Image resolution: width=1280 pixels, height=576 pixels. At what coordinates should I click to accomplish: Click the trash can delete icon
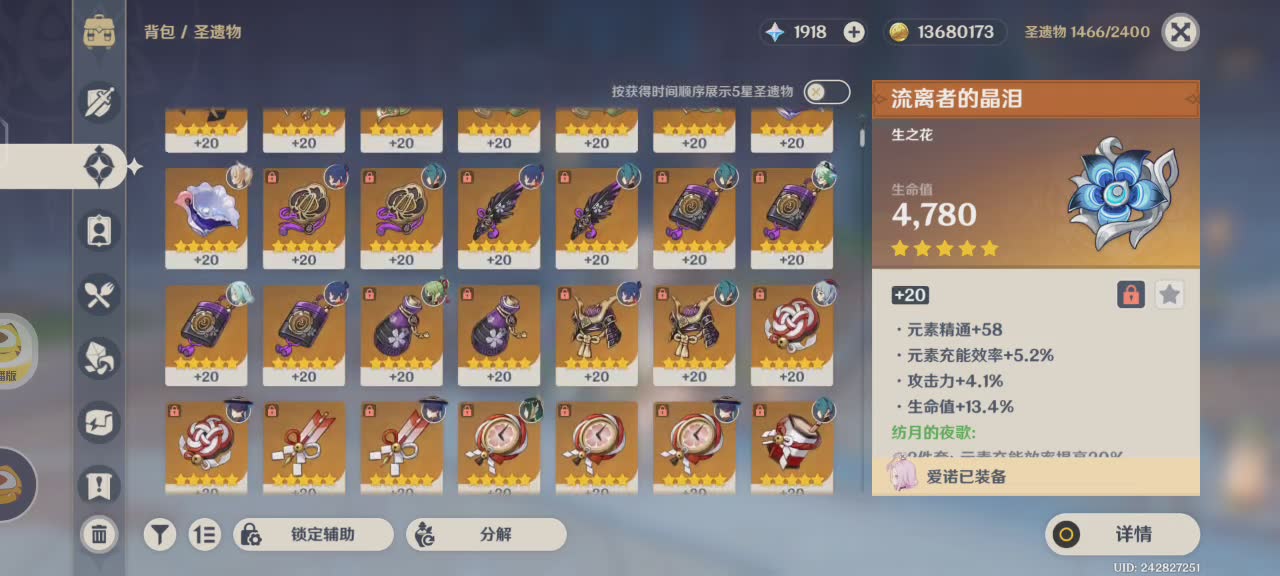(99, 534)
